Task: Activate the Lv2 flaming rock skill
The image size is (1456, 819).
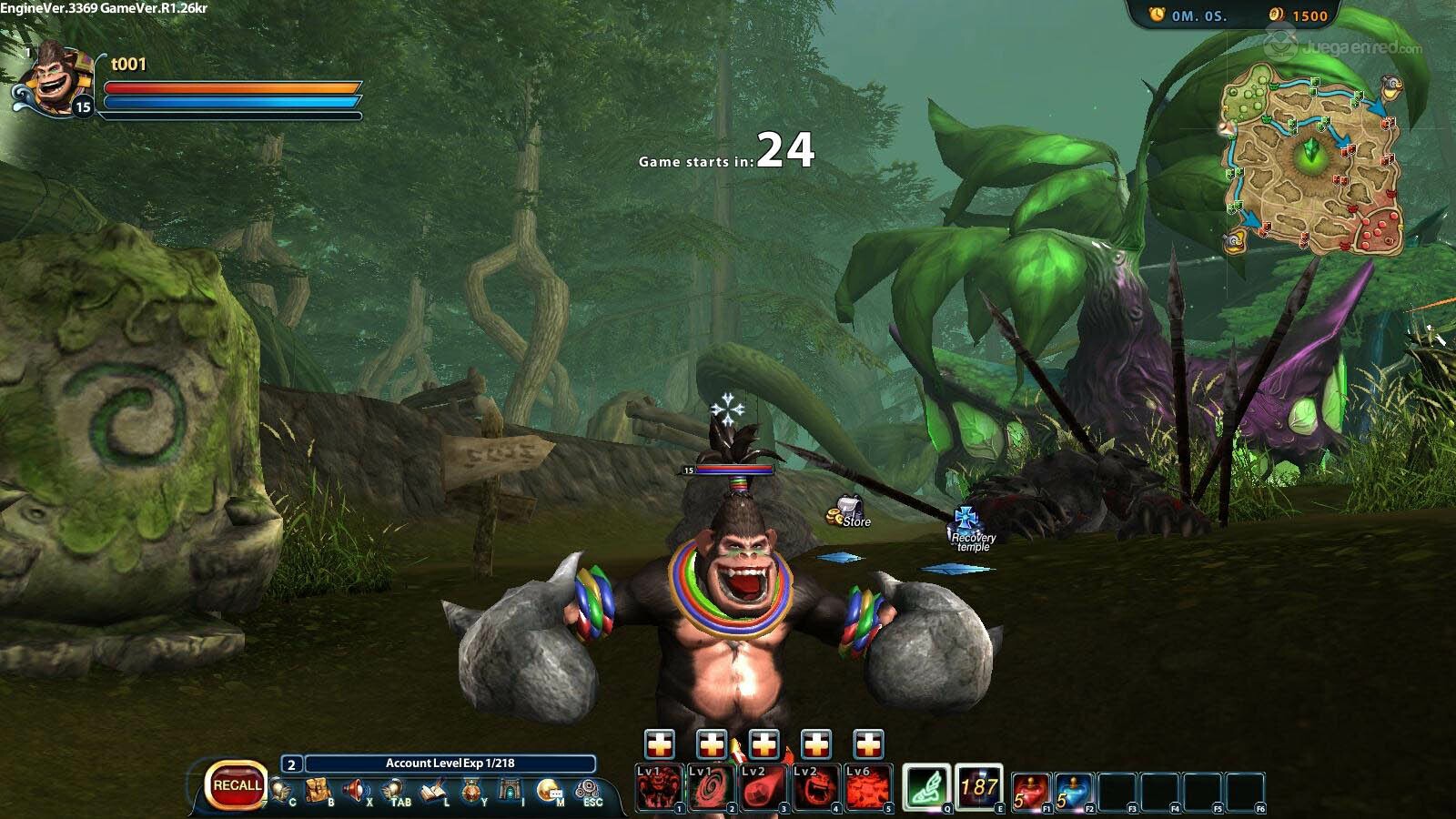Action: 764,788
